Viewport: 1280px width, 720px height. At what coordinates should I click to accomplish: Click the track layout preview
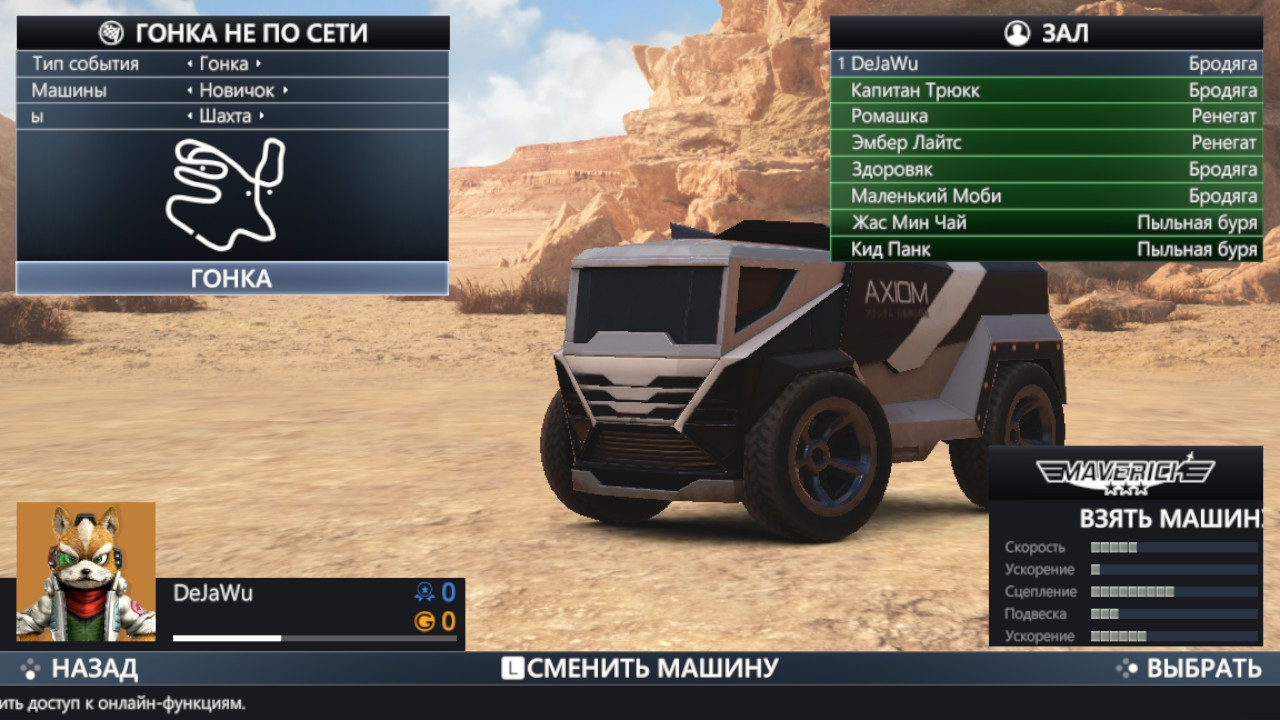pos(226,194)
